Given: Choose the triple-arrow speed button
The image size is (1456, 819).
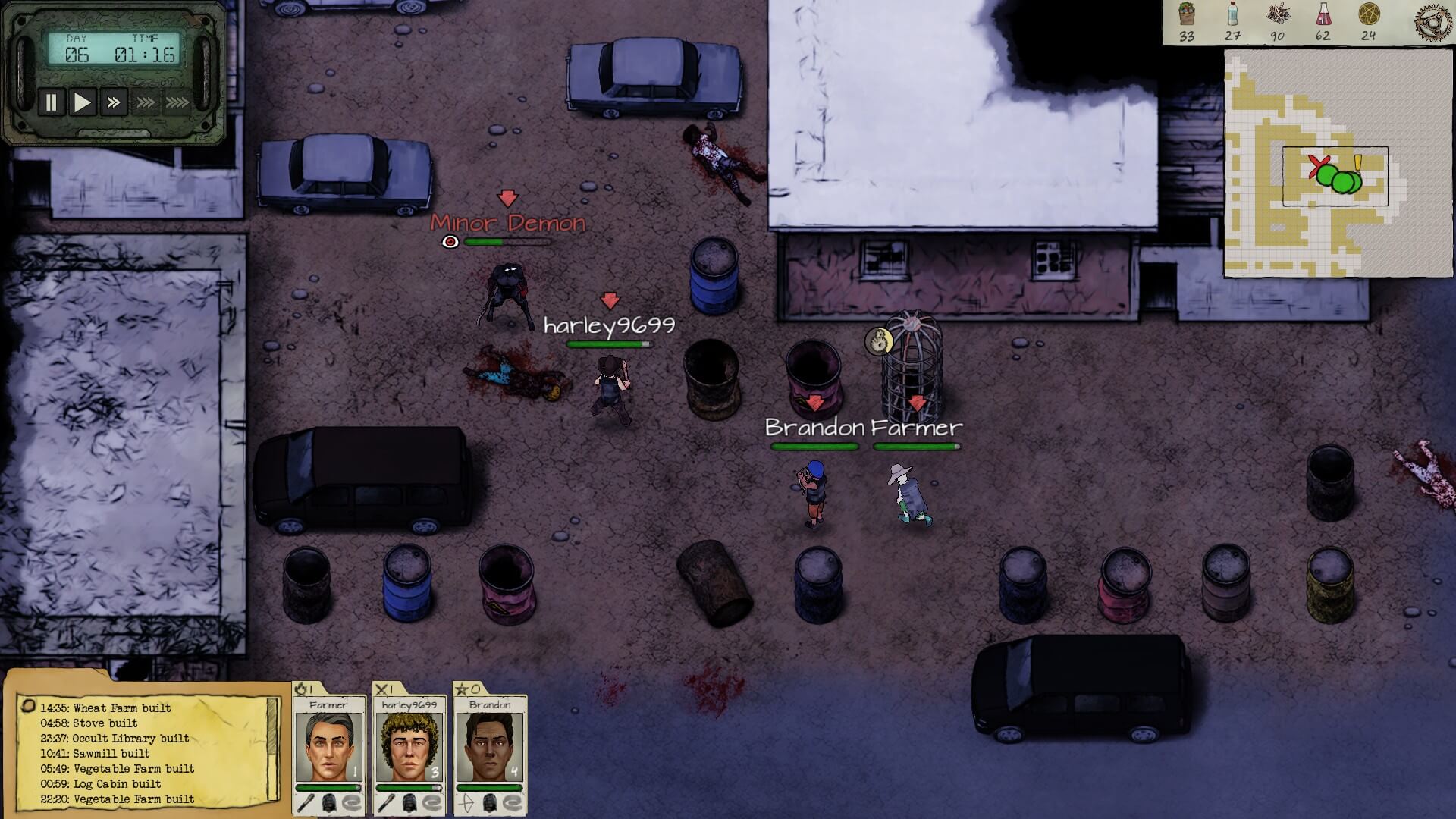Looking at the screenshot, I should (146, 102).
